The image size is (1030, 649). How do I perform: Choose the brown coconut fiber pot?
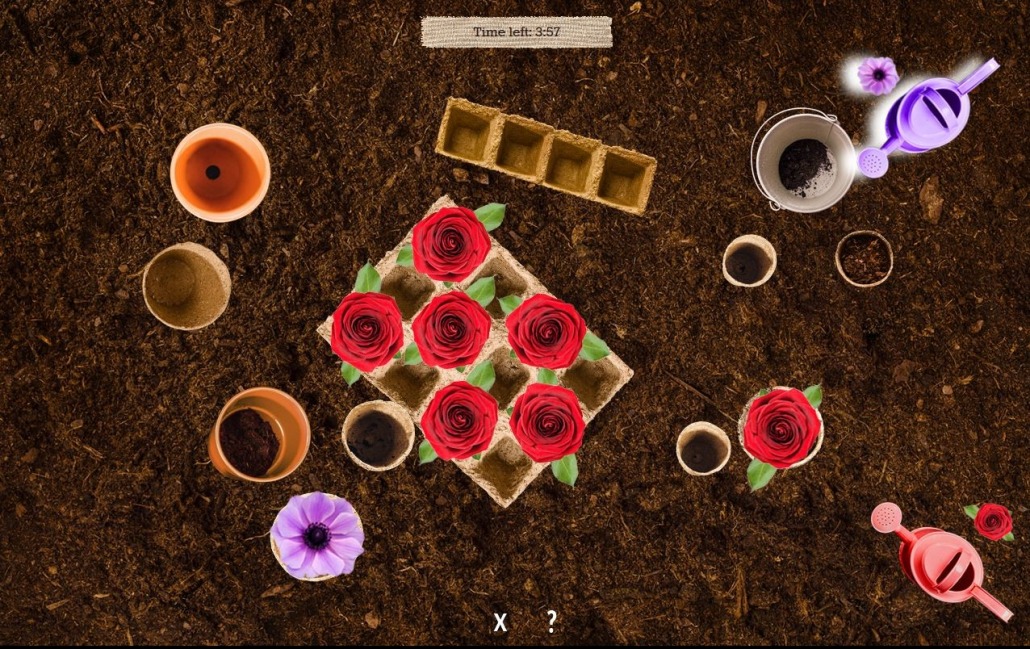(864, 258)
